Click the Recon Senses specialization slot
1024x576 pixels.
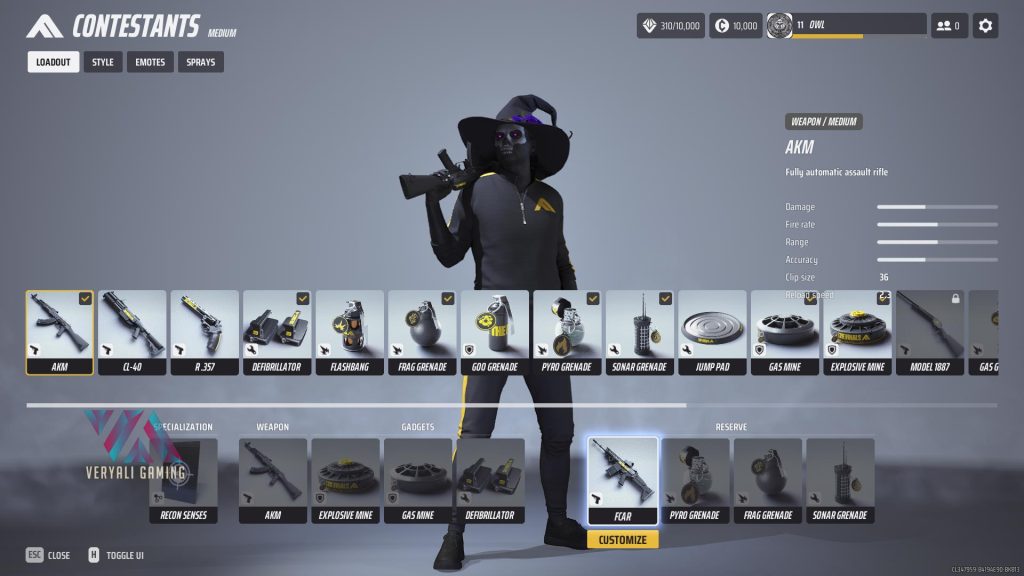point(183,480)
